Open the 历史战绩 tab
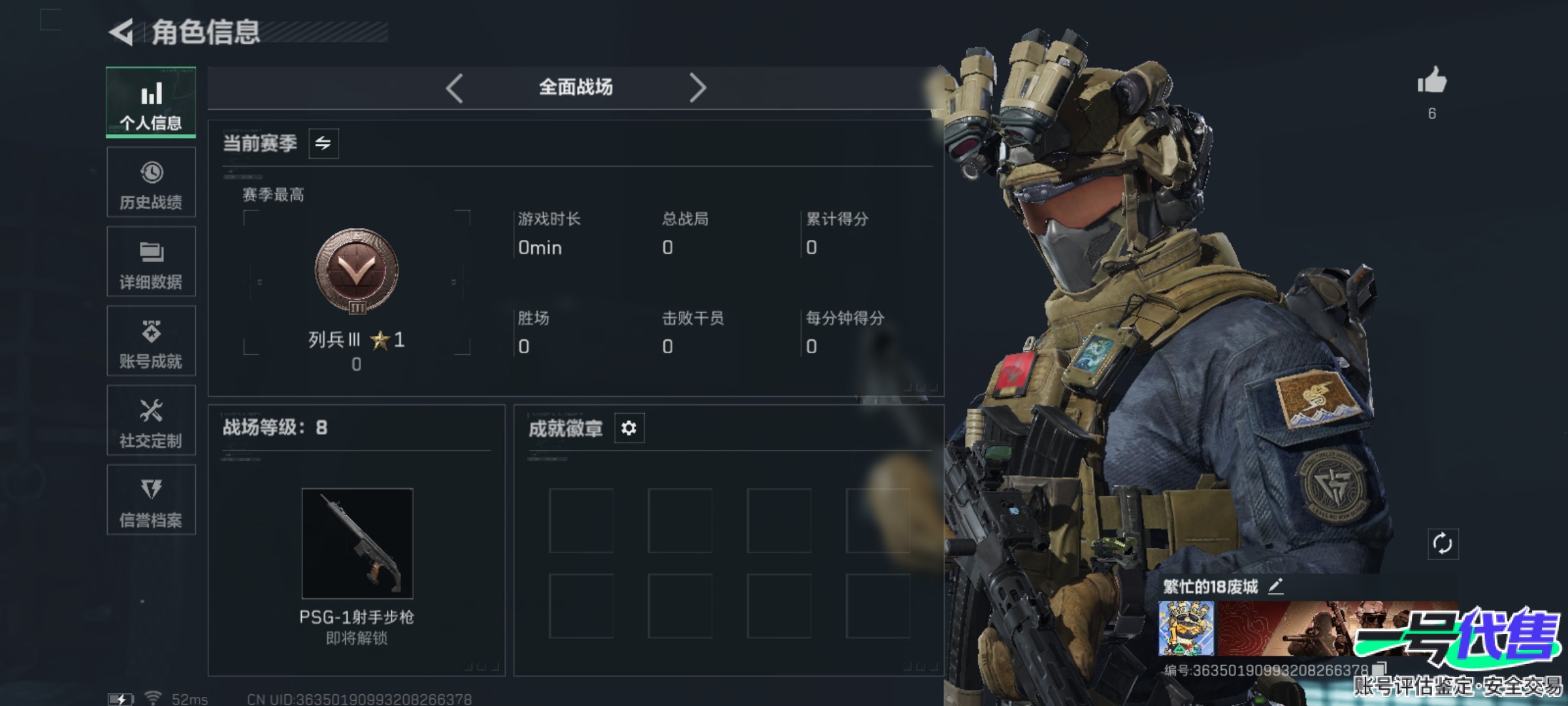Screen dimensions: 1568x706 (x=151, y=182)
